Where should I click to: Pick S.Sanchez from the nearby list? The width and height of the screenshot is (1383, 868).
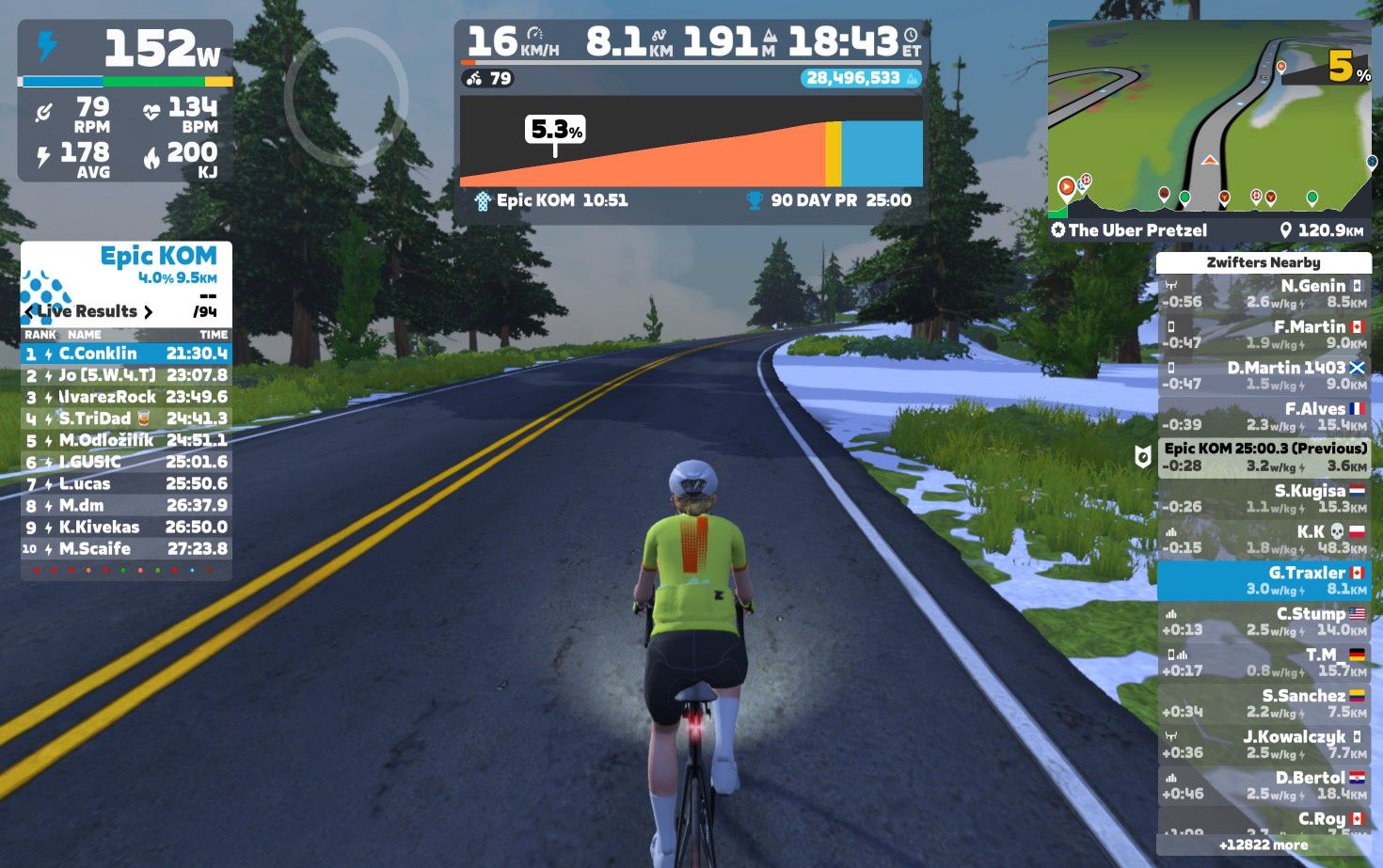pyautogui.click(x=1264, y=702)
